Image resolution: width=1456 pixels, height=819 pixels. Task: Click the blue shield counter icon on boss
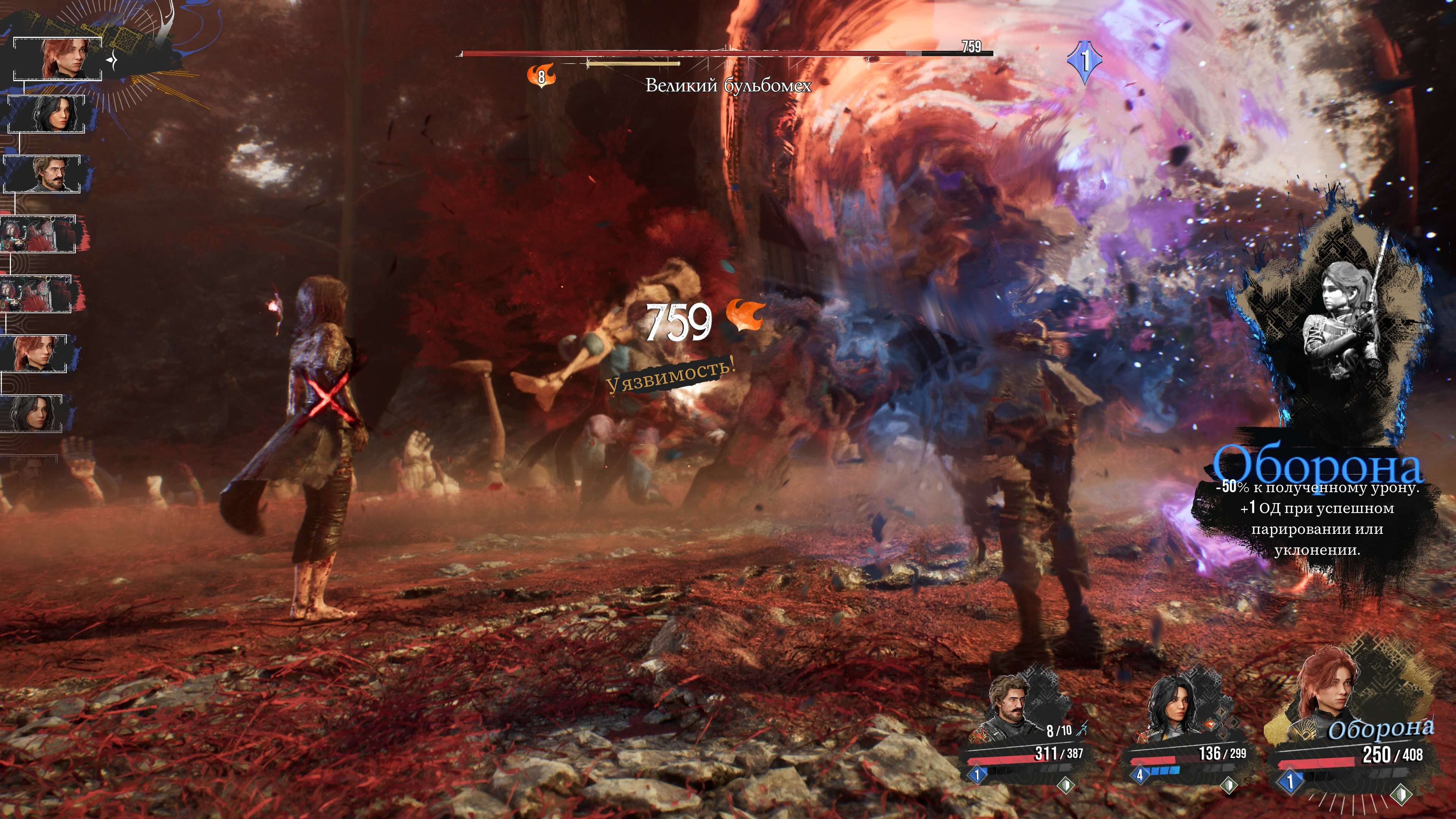click(x=1084, y=61)
